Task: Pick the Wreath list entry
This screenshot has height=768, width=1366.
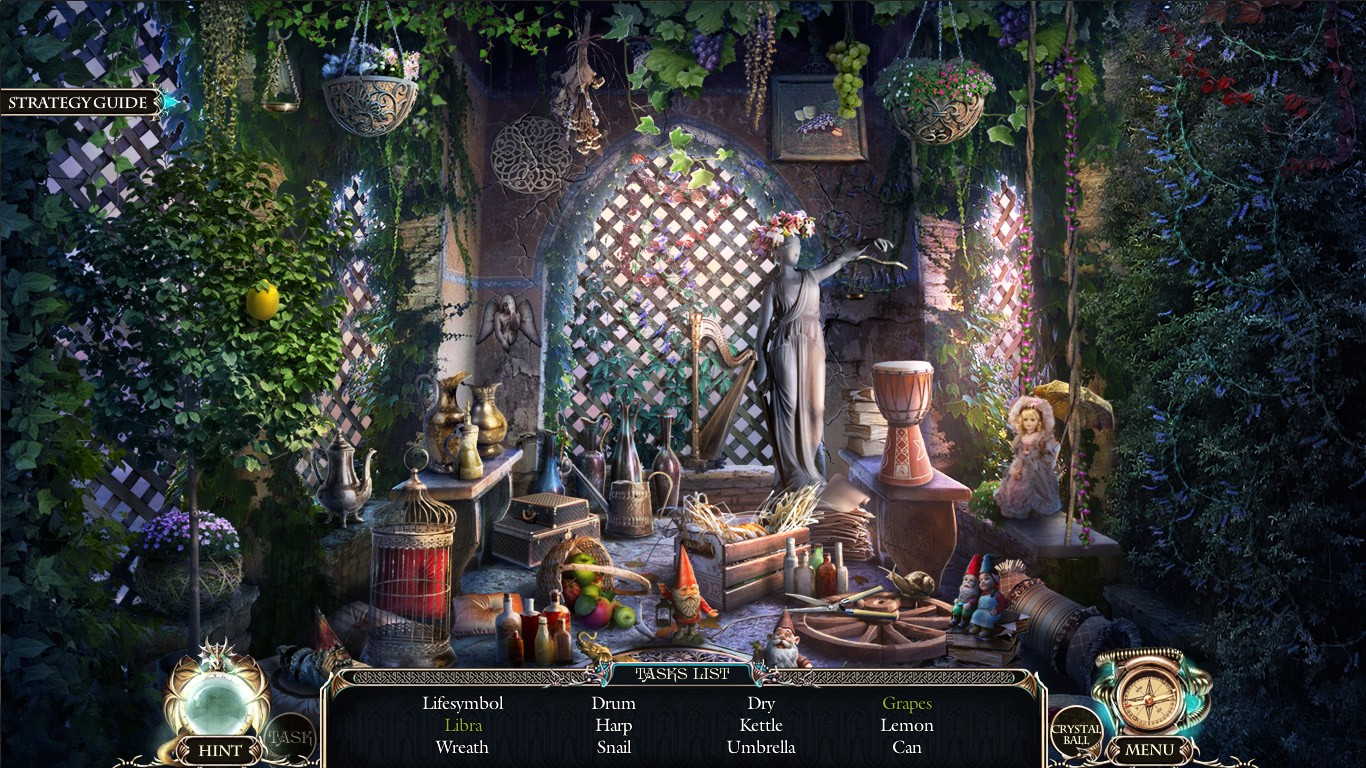Action: tap(462, 747)
